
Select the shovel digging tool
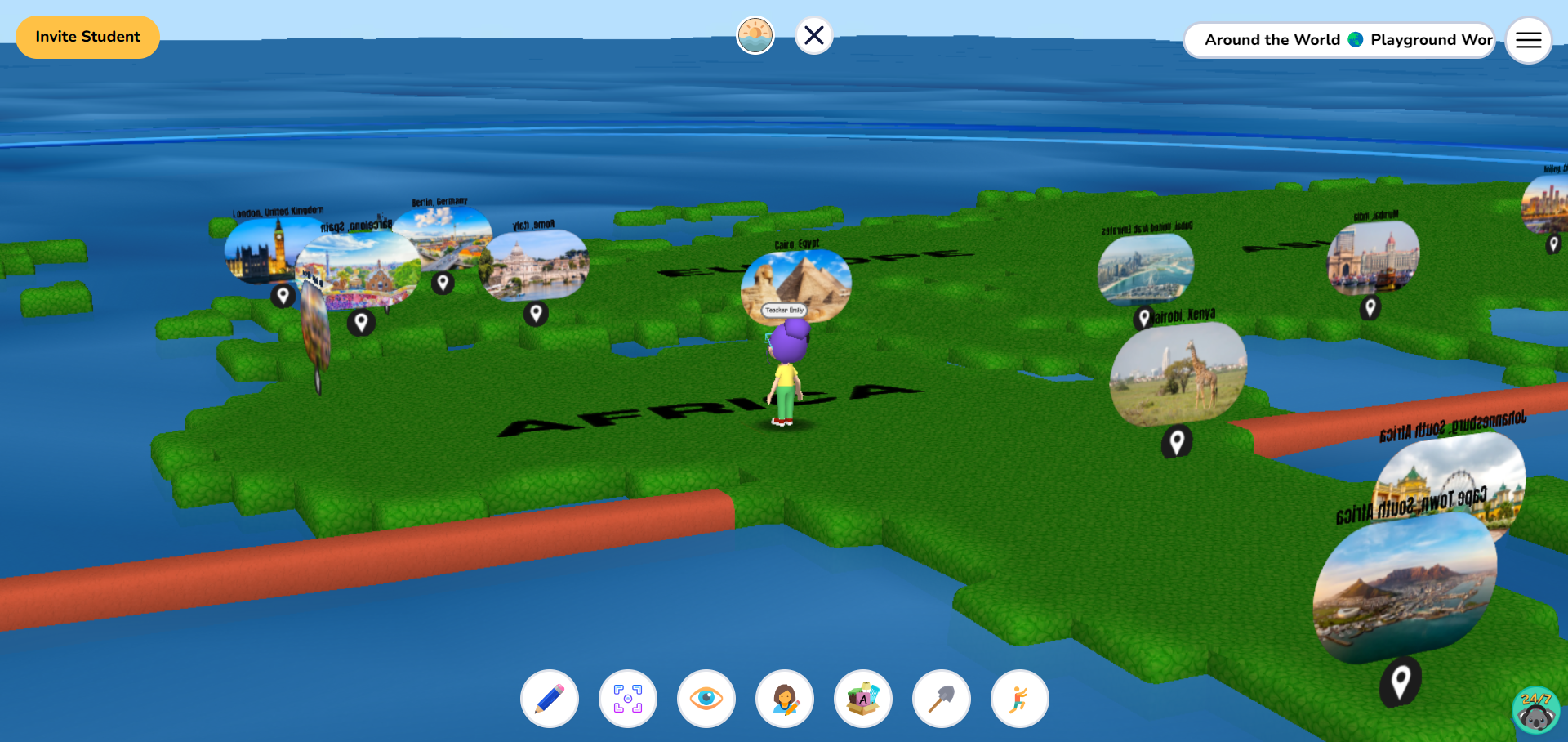pos(941,699)
